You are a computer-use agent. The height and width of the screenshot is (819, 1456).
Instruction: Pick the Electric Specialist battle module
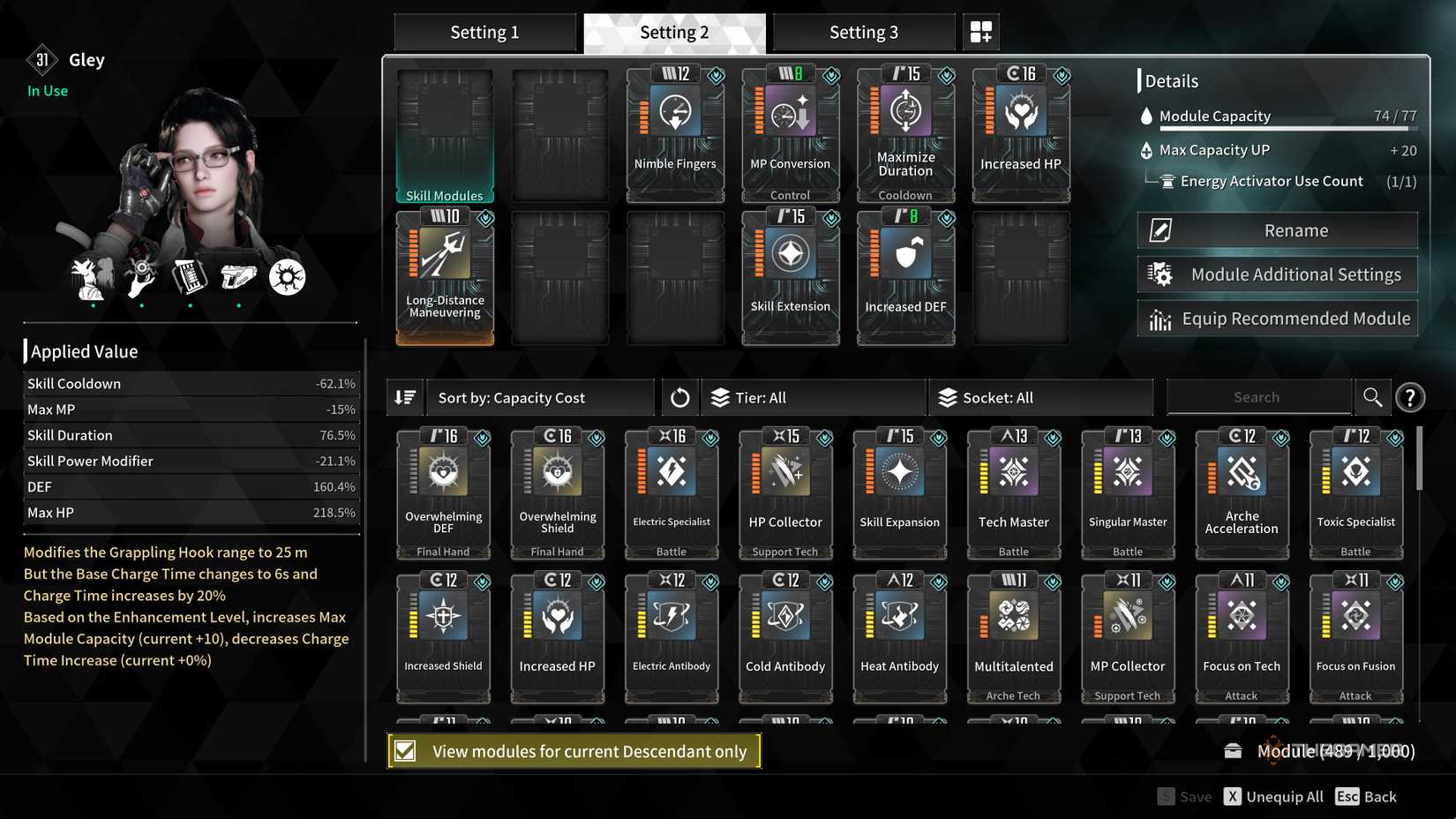(x=671, y=492)
